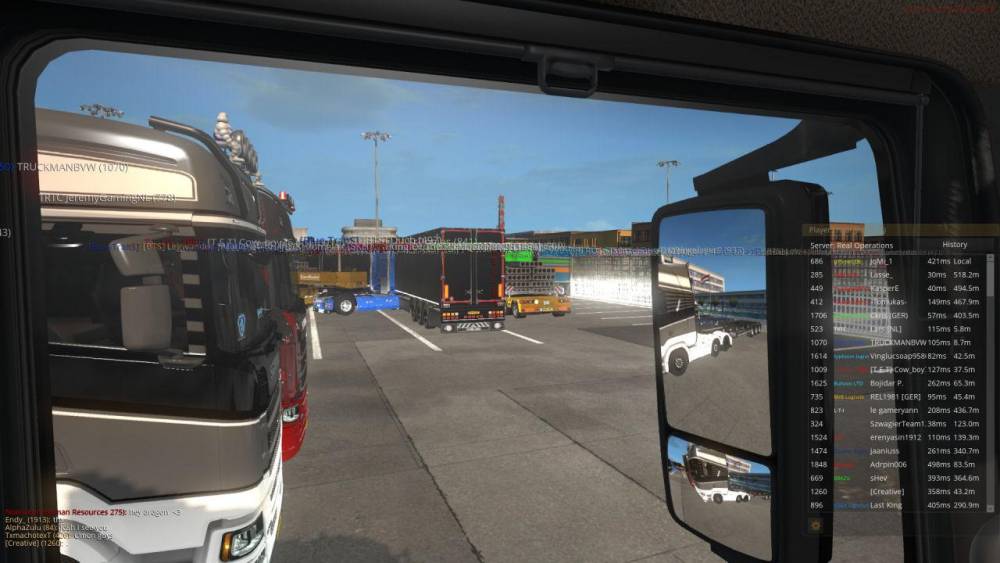Viewport: 1000px width, 563px height.
Task: Select player Lasse_ in the player list
Action: (x=886, y=274)
